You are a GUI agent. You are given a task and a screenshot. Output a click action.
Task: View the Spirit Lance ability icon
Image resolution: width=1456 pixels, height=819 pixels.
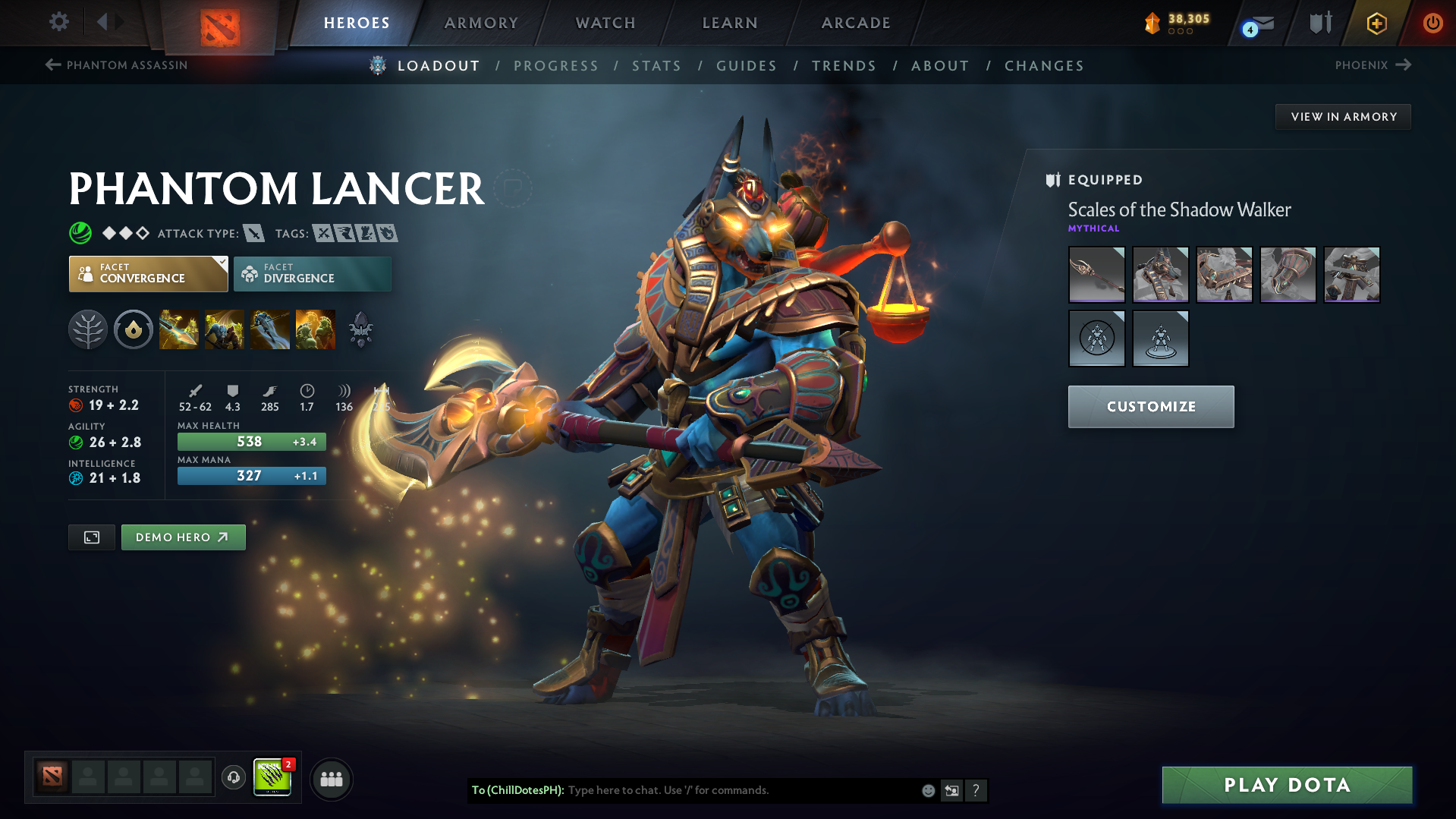pos(179,329)
